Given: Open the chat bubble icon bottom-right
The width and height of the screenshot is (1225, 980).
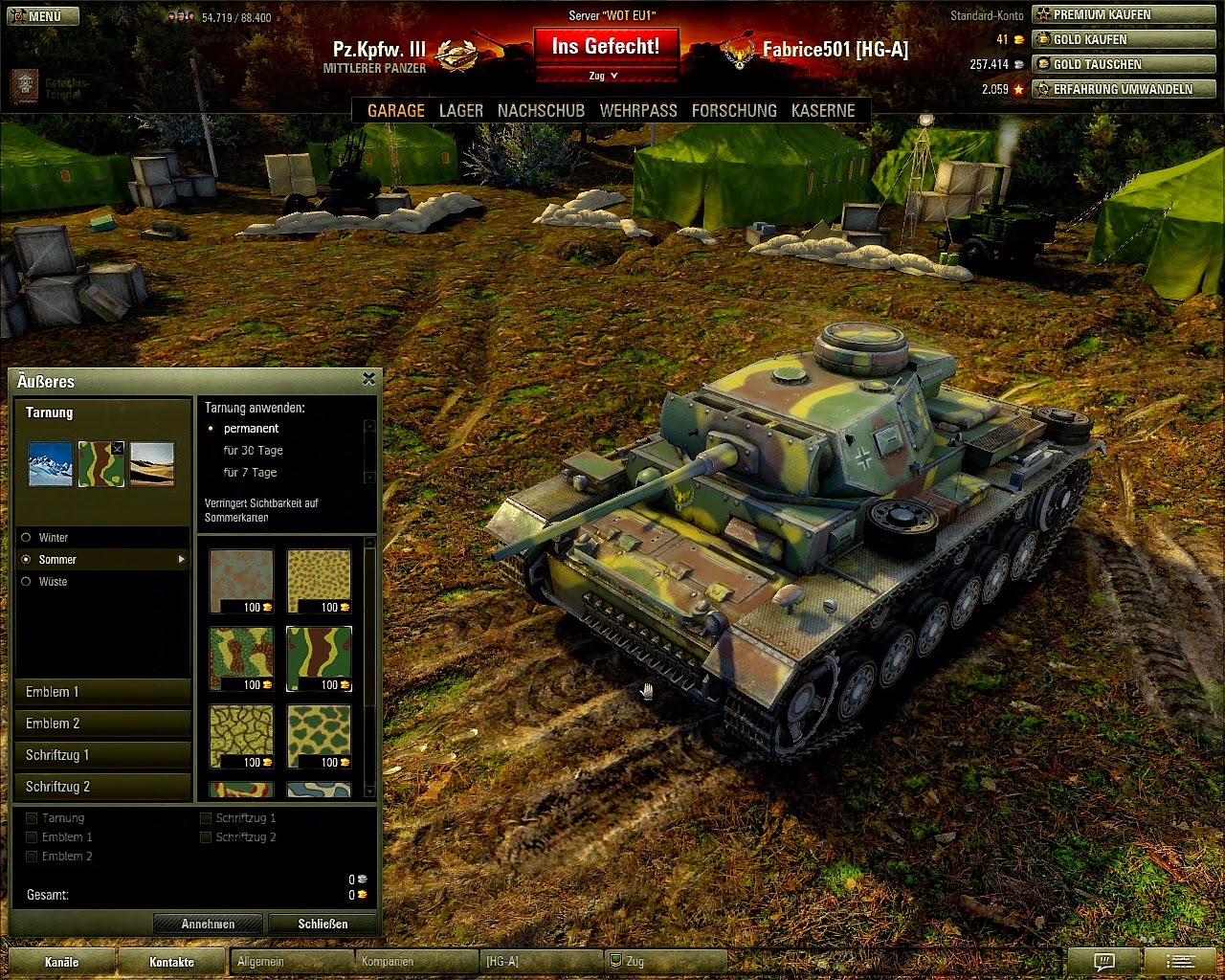Looking at the screenshot, I should pos(1105,963).
